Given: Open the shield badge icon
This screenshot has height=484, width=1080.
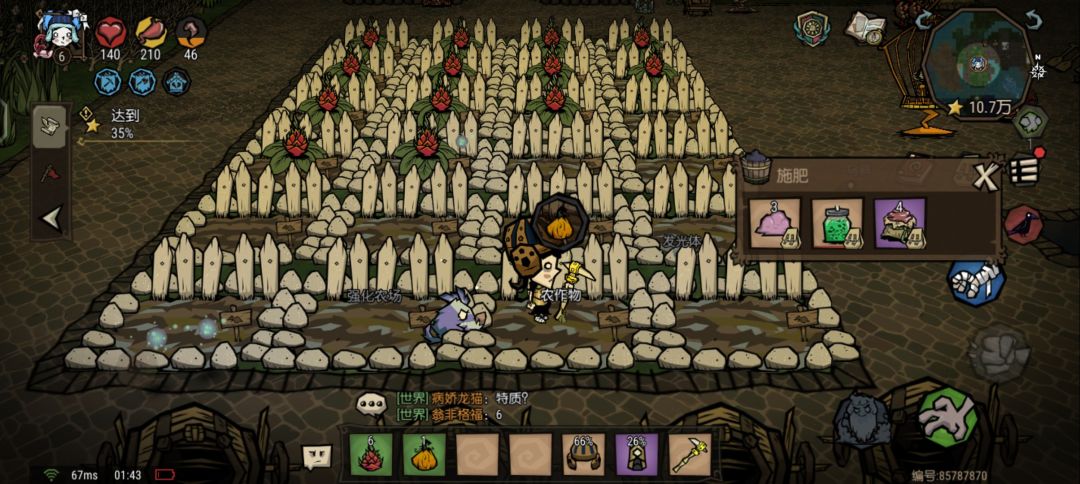Looking at the screenshot, I should coord(812,28).
